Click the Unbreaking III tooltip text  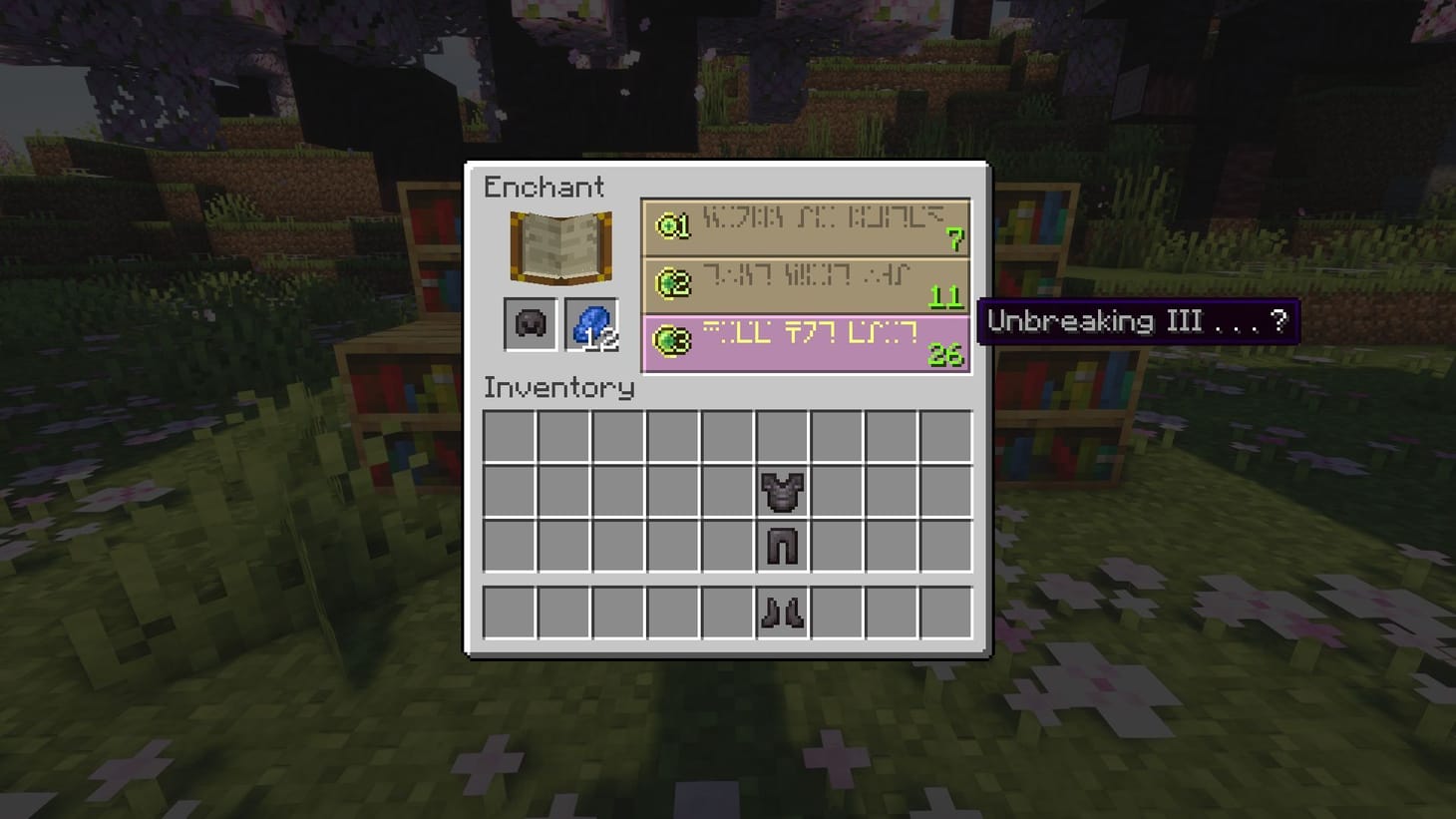(x=1137, y=321)
